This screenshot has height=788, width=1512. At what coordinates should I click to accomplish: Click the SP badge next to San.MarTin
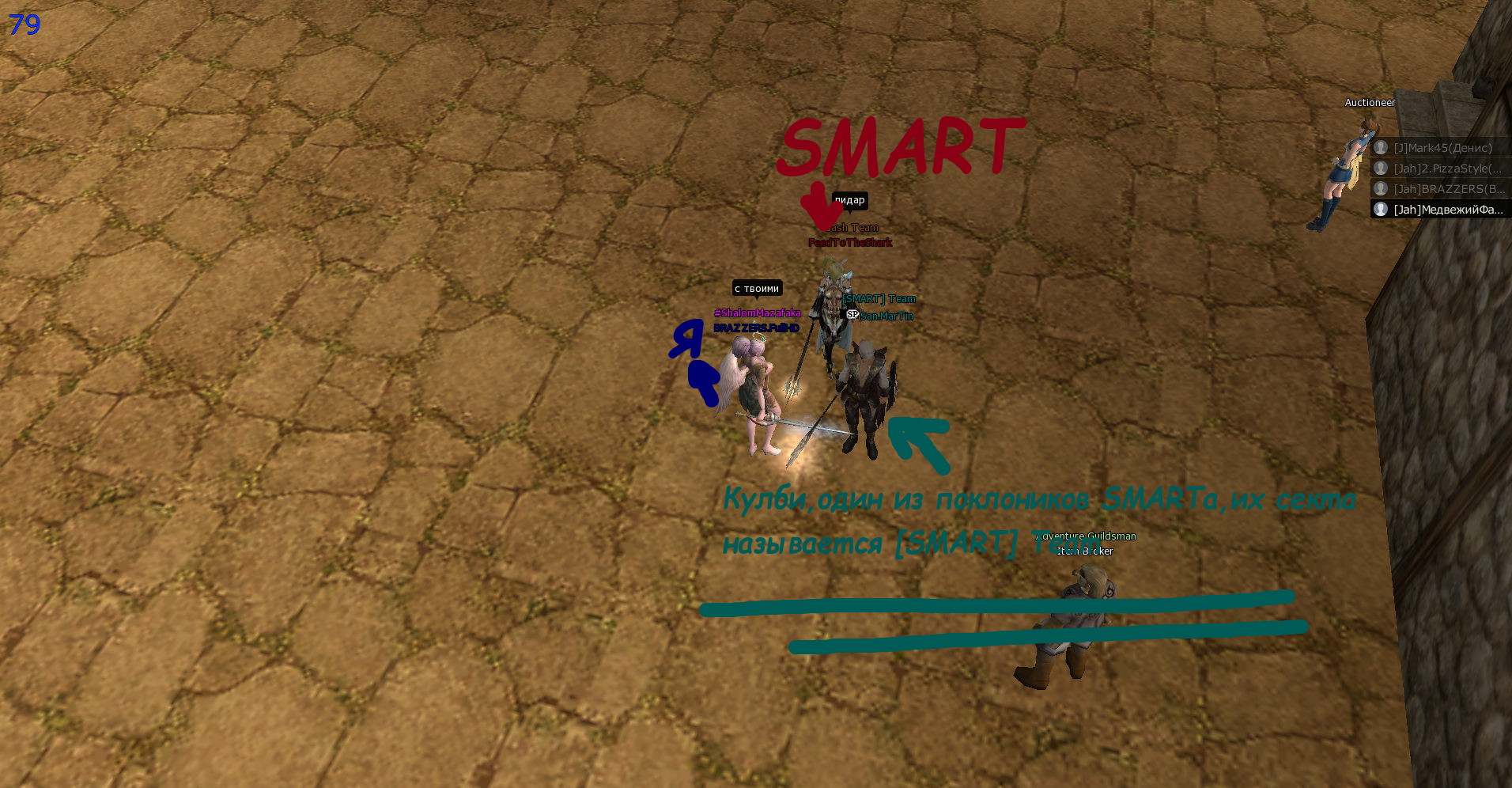853,314
